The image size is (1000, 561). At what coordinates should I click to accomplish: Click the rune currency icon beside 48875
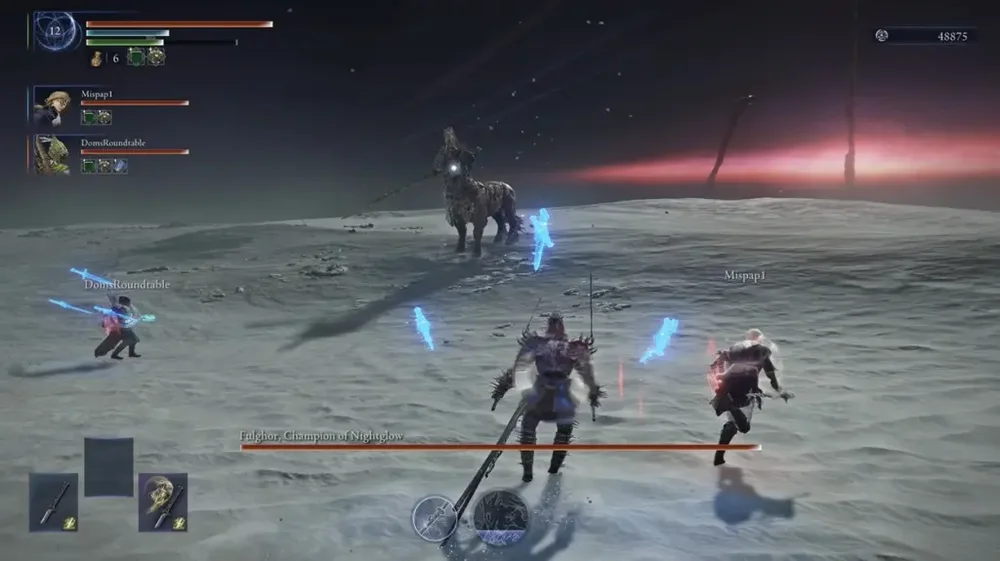pyautogui.click(x=881, y=36)
